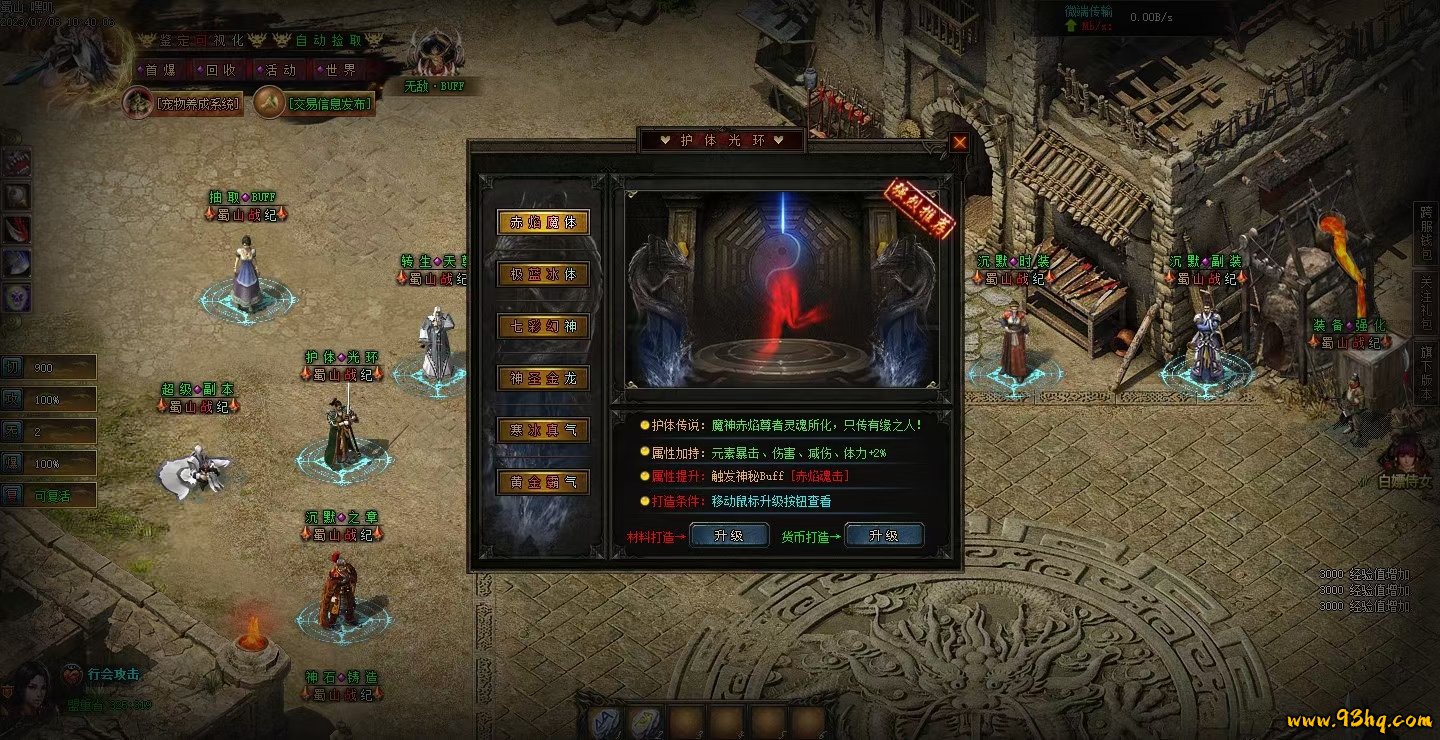Open the 回收 recycle menu
1440x740 pixels.
[x=220, y=71]
